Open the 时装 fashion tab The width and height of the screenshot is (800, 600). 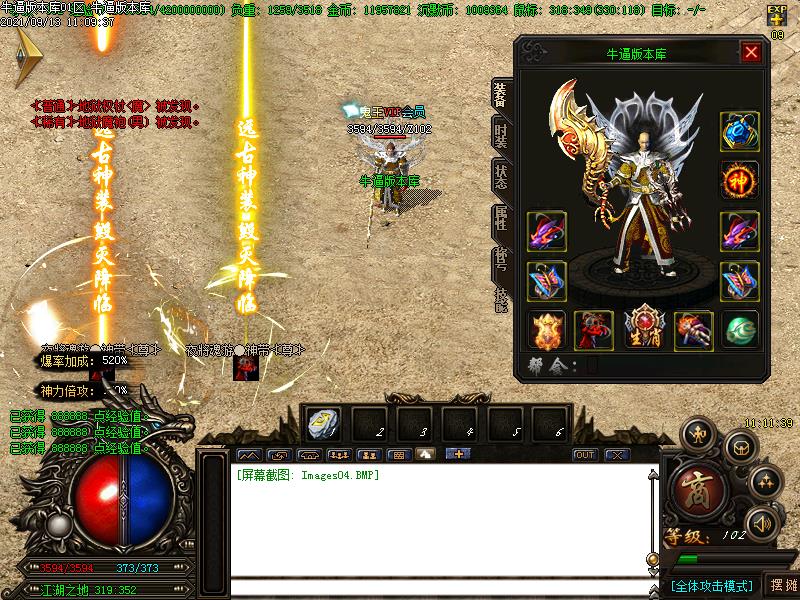pyautogui.click(x=500, y=134)
